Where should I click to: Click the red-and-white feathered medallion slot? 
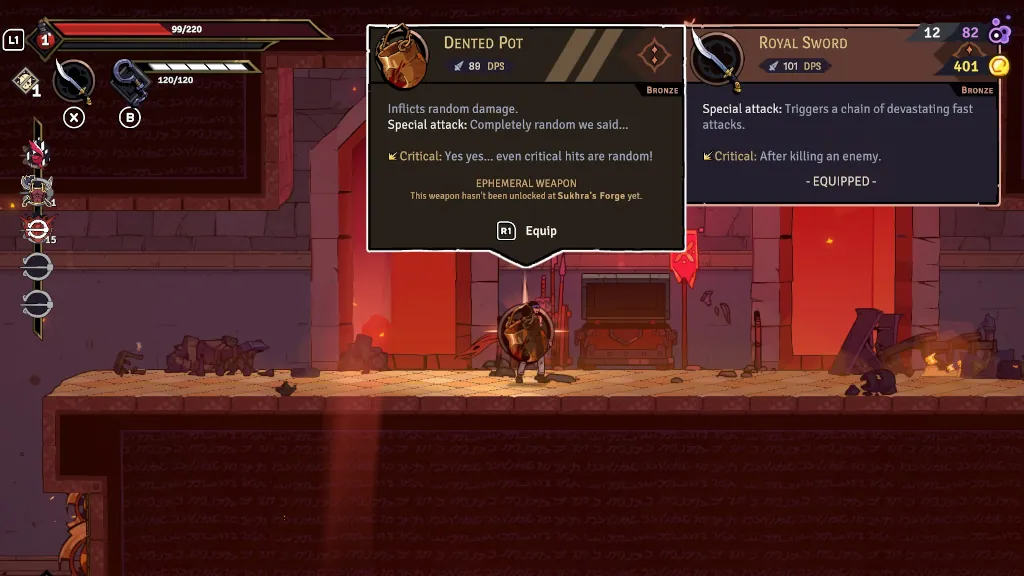click(x=37, y=153)
